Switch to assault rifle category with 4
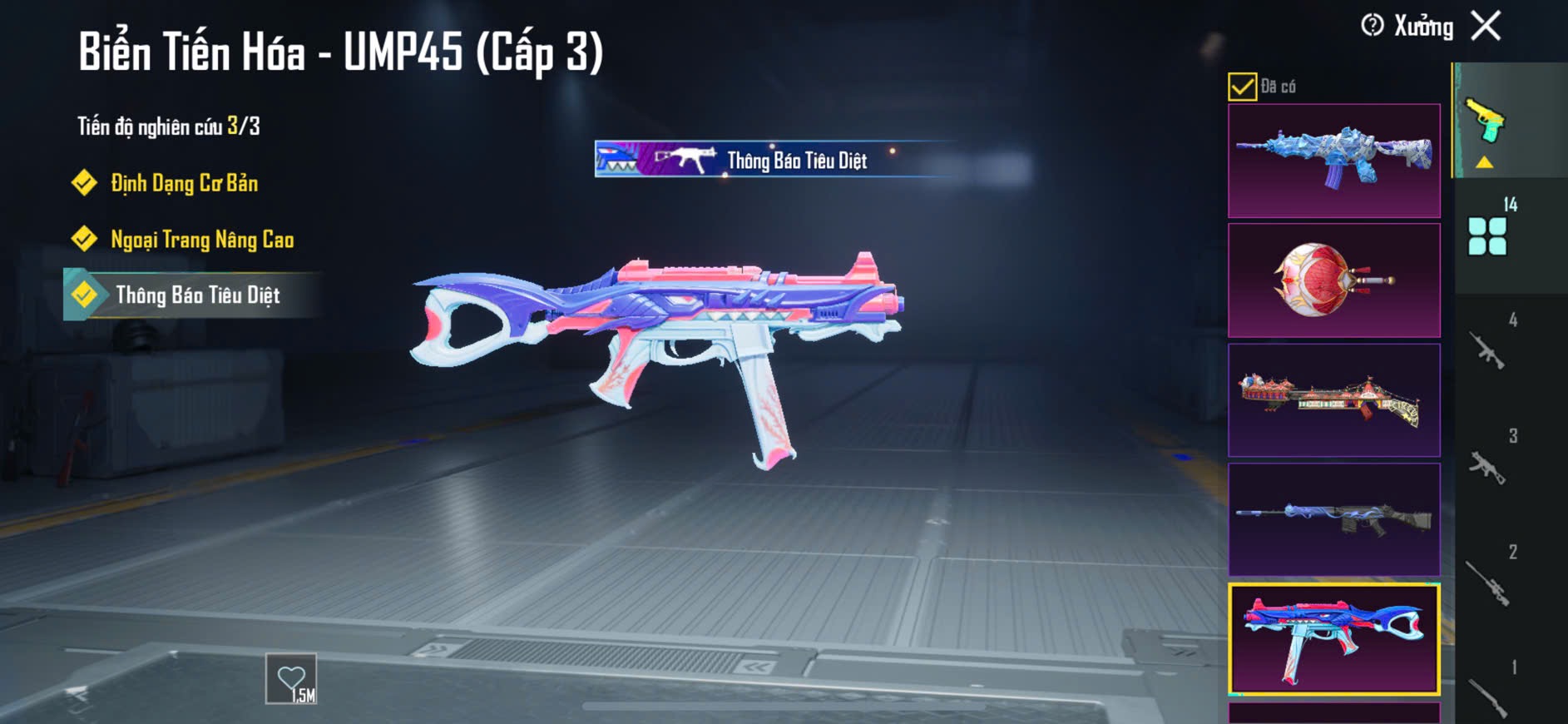The height and width of the screenshot is (724, 1568). point(1488,350)
